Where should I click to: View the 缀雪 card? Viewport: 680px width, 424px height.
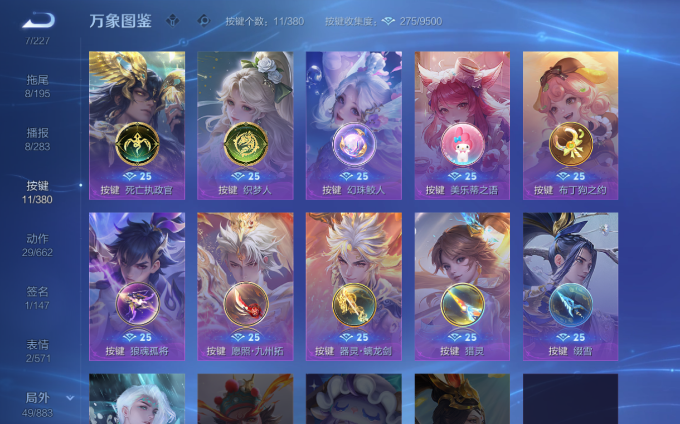click(x=570, y=285)
